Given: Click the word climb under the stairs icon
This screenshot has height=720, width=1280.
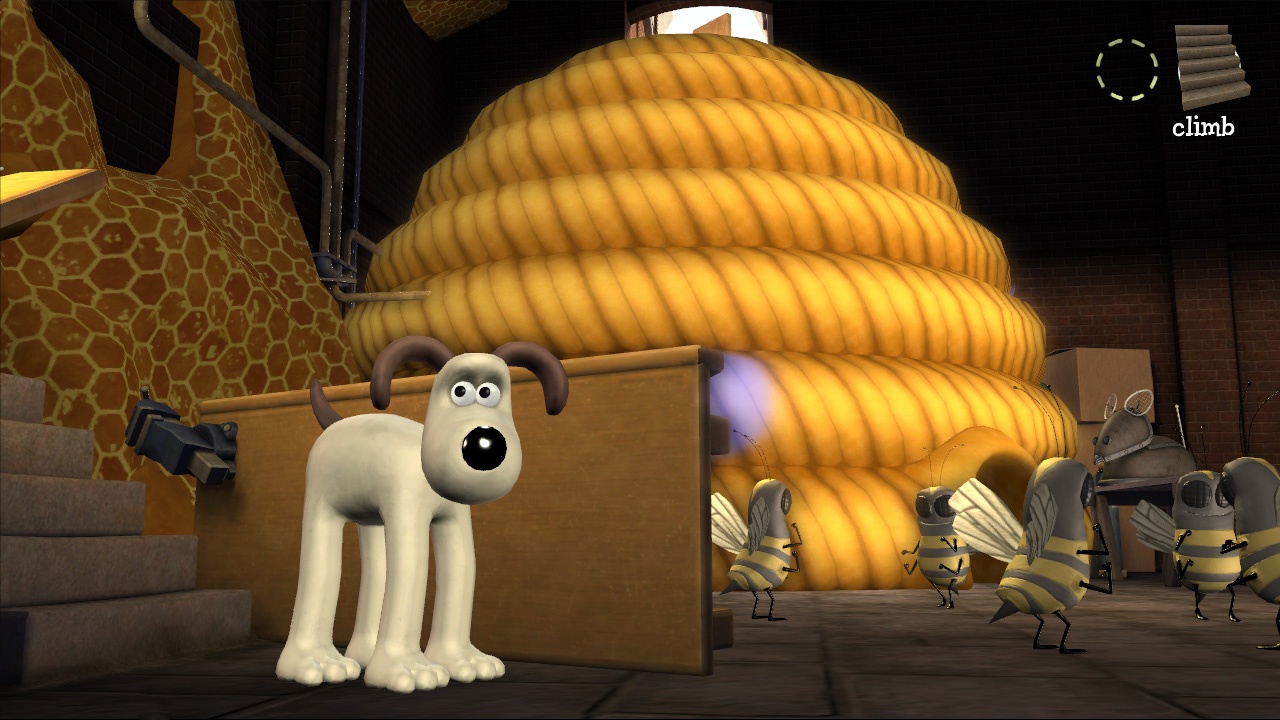Looking at the screenshot, I should click(1203, 127).
